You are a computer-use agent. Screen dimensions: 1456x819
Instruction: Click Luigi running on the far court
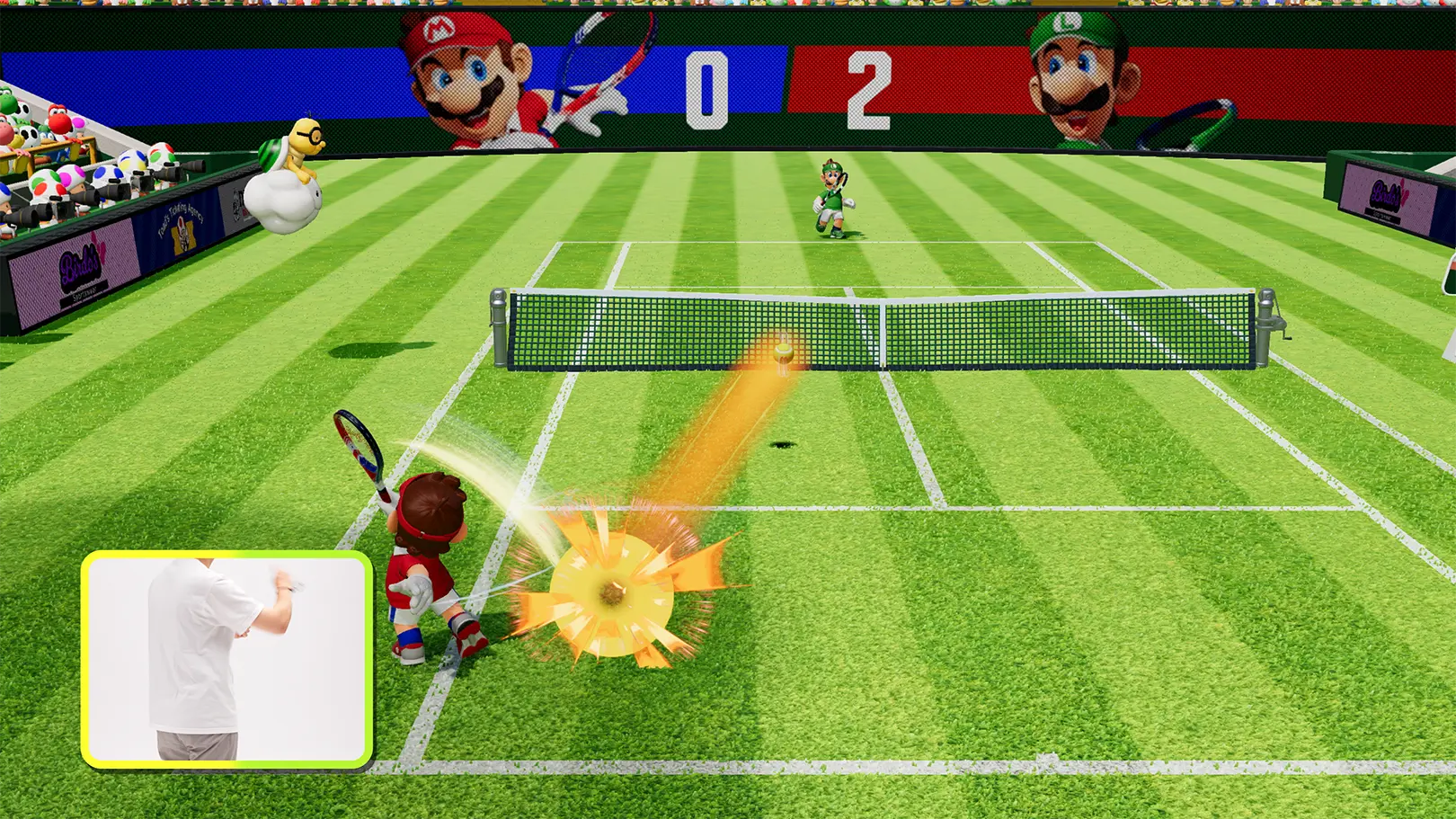click(831, 198)
